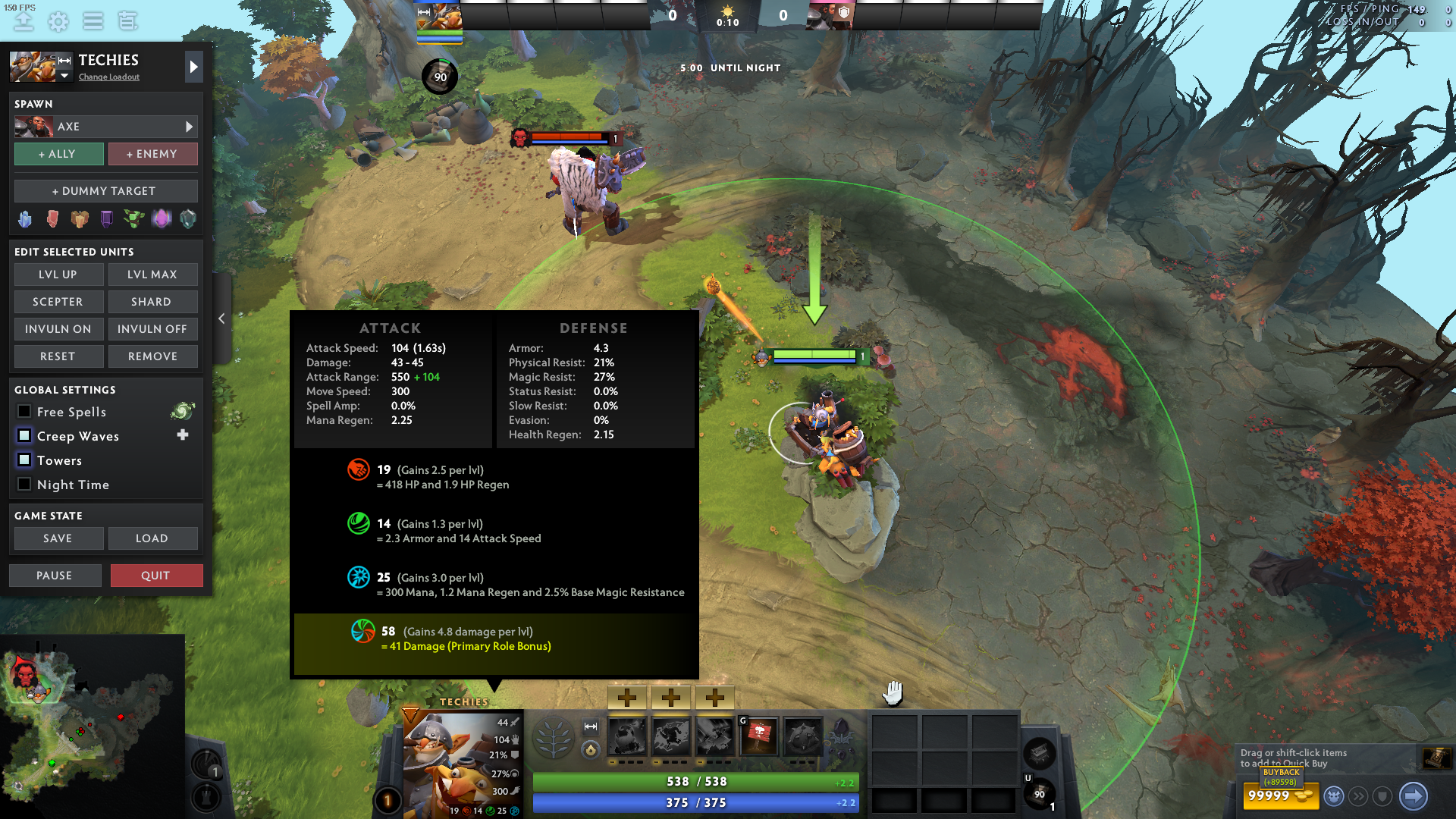The width and height of the screenshot is (1456, 819).
Task: Grant Aghanim's SHARD to selected unit
Action: 152,302
